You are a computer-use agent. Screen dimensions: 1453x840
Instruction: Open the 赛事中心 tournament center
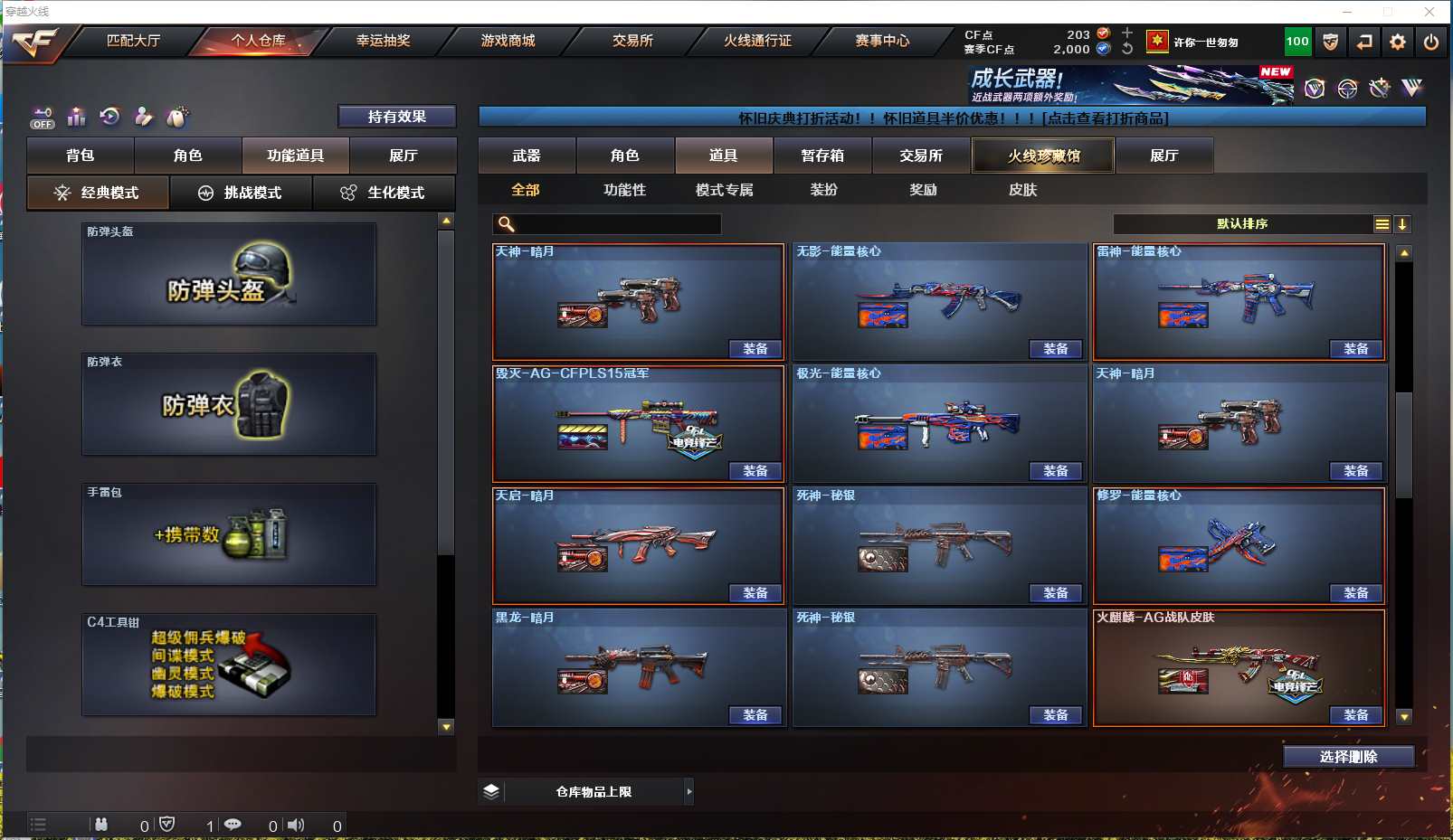pyautogui.click(x=882, y=41)
